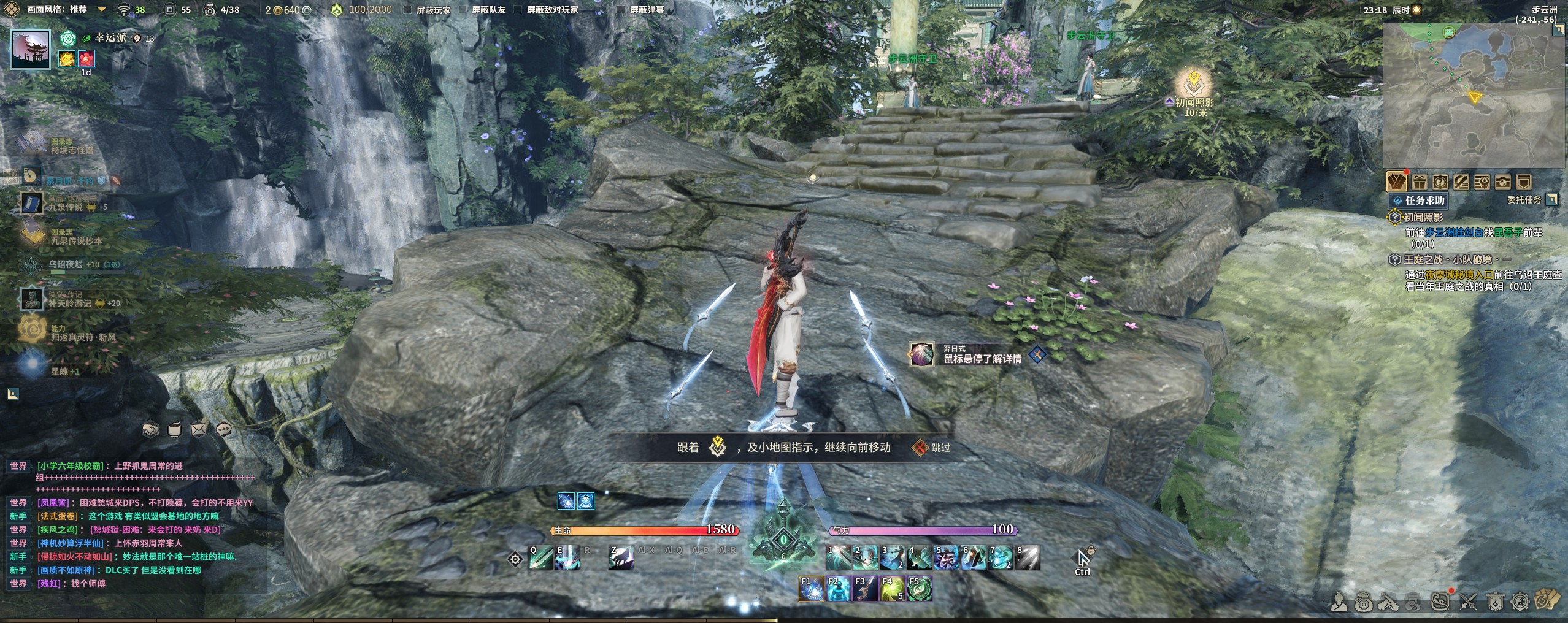Image resolution: width=1568 pixels, height=623 pixels.
Task: Open the player portrait with torii gate
Action: [31, 49]
